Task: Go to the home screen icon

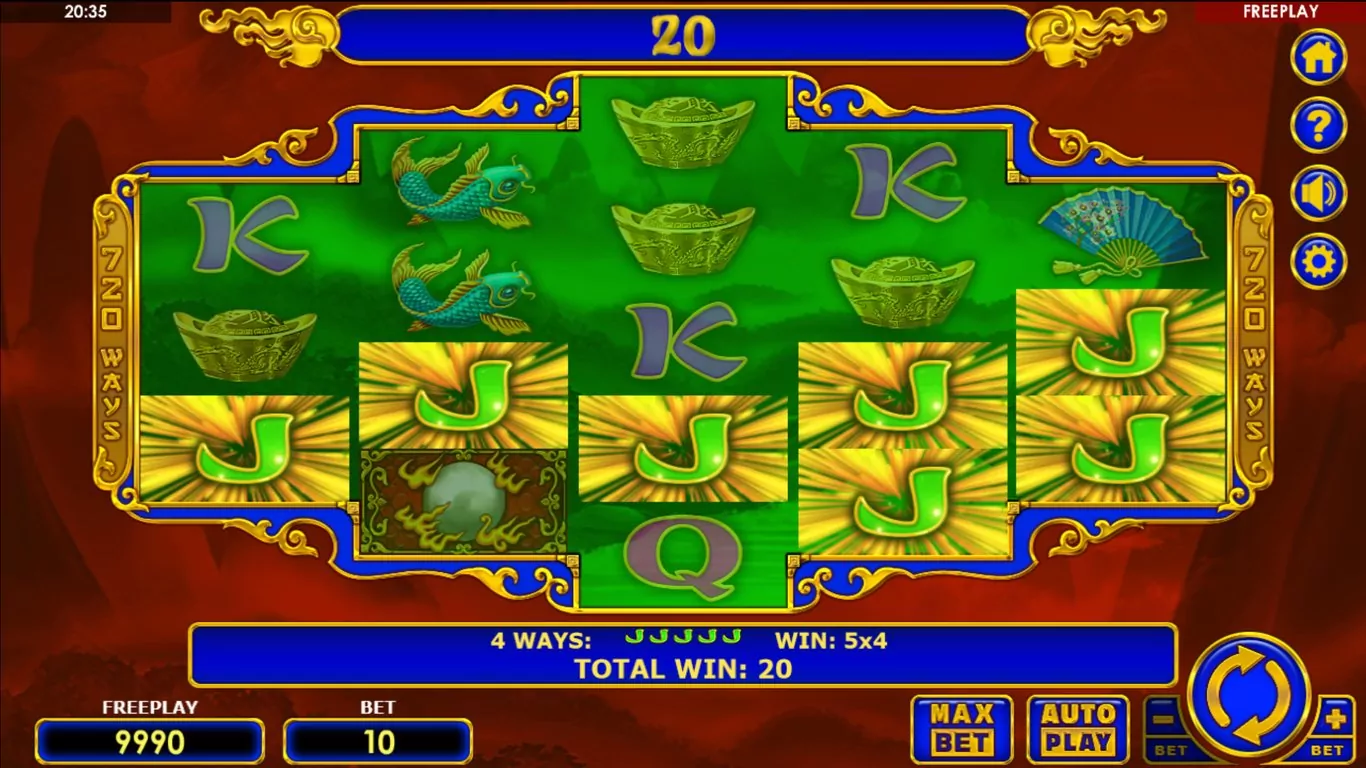Action: click(1318, 57)
